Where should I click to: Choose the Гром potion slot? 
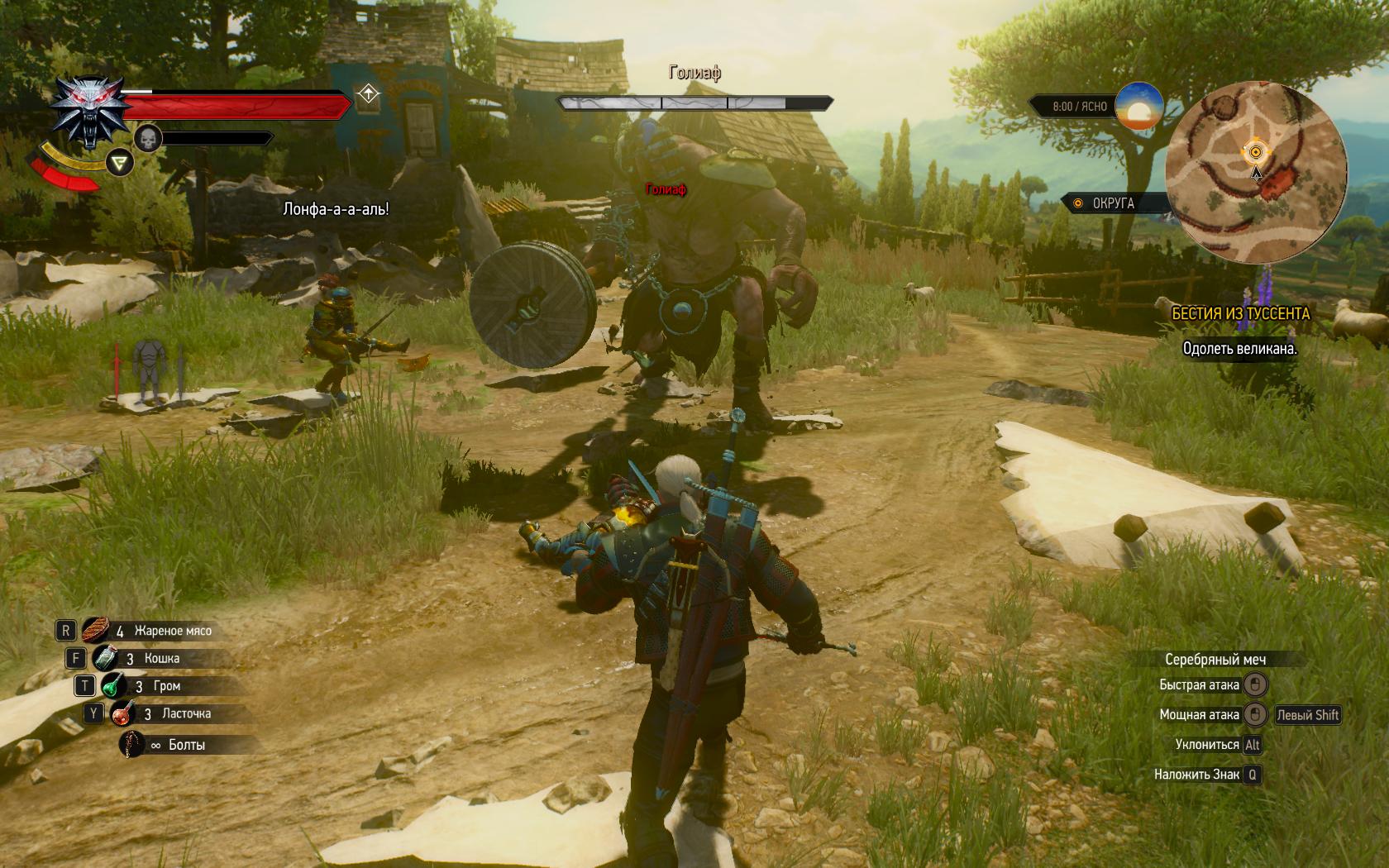click(114, 686)
